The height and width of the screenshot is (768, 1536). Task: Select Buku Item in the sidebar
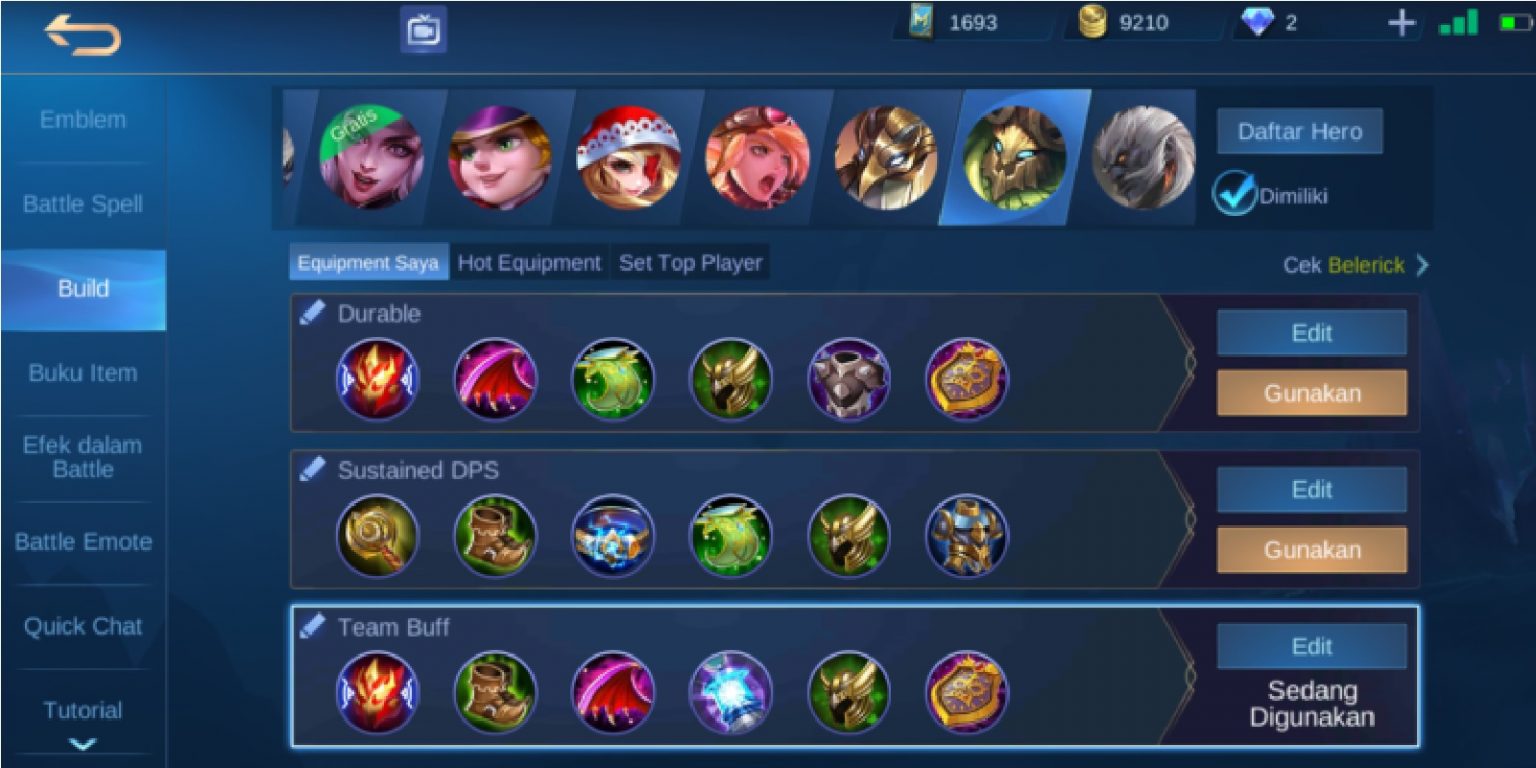pos(83,373)
